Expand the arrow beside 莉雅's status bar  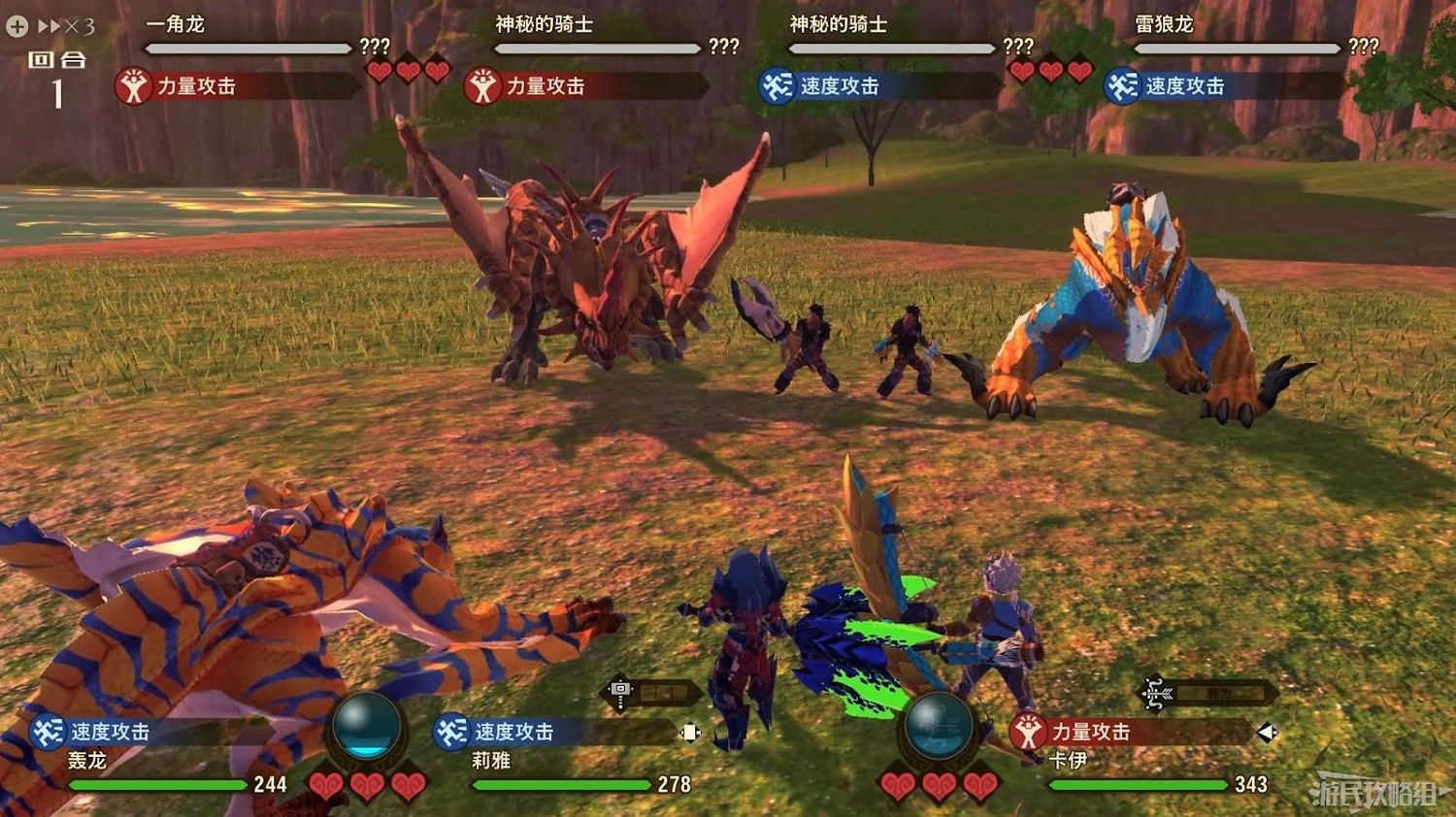click(691, 734)
